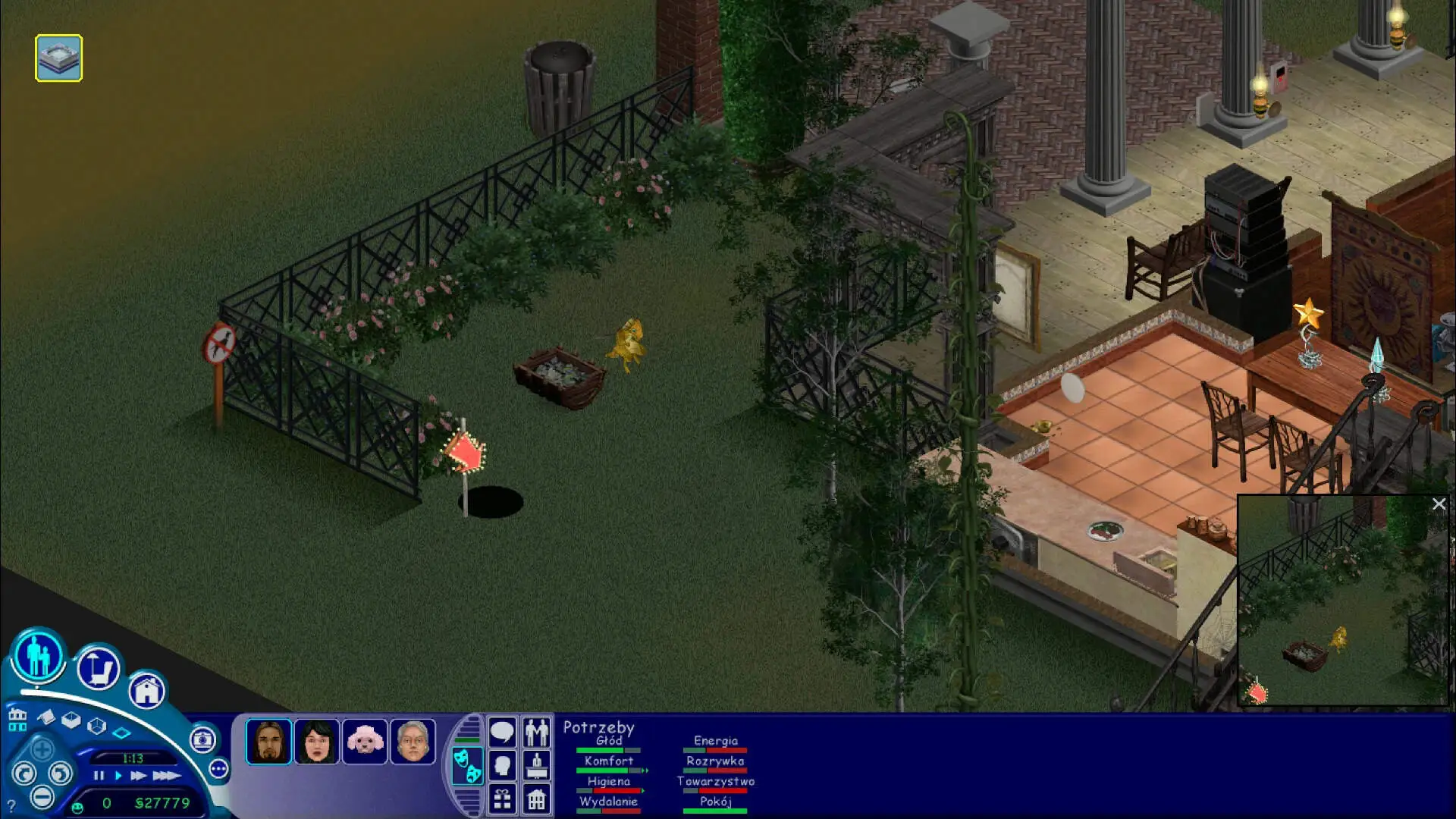Select the bearded man's portrait
This screenshot has width=1456, height=819.
pyautogui.click(x=268, y=741)
